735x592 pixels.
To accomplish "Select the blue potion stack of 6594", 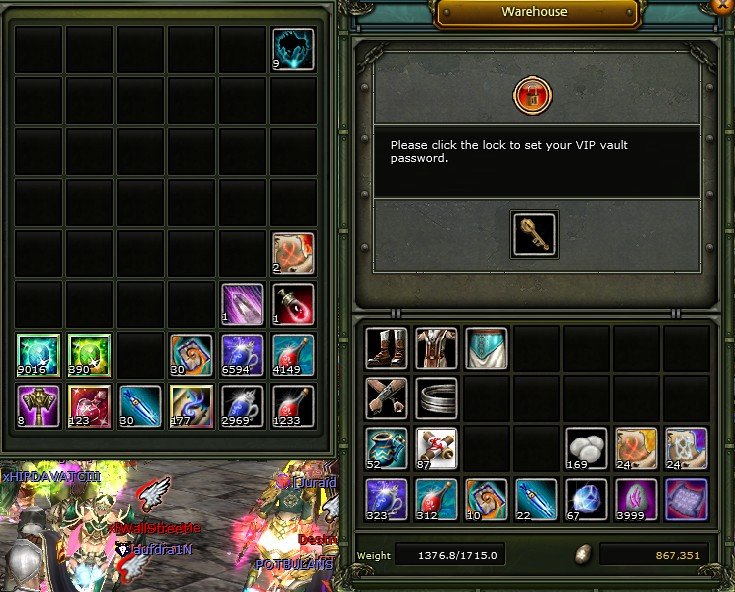I will pyautogui.click(x=241, y=355).
